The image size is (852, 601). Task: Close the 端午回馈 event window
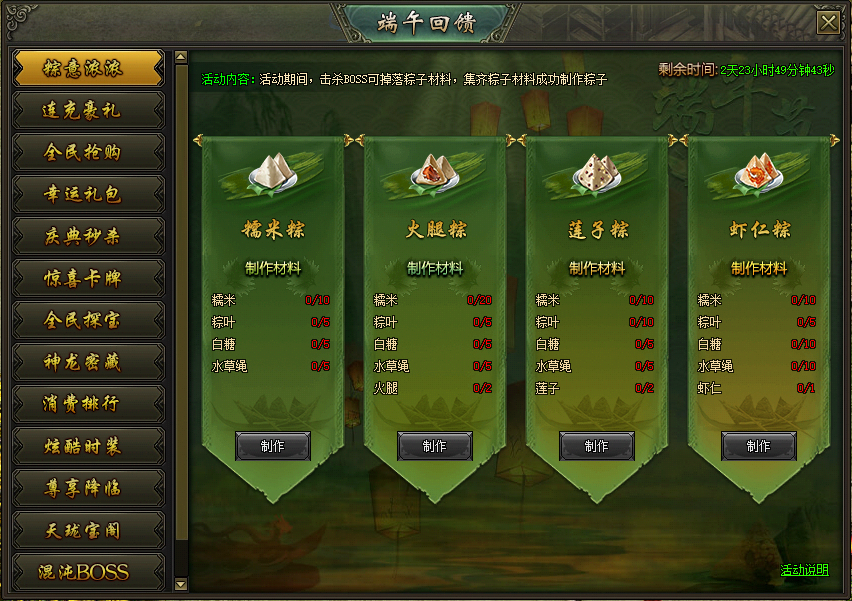[827, 23]
